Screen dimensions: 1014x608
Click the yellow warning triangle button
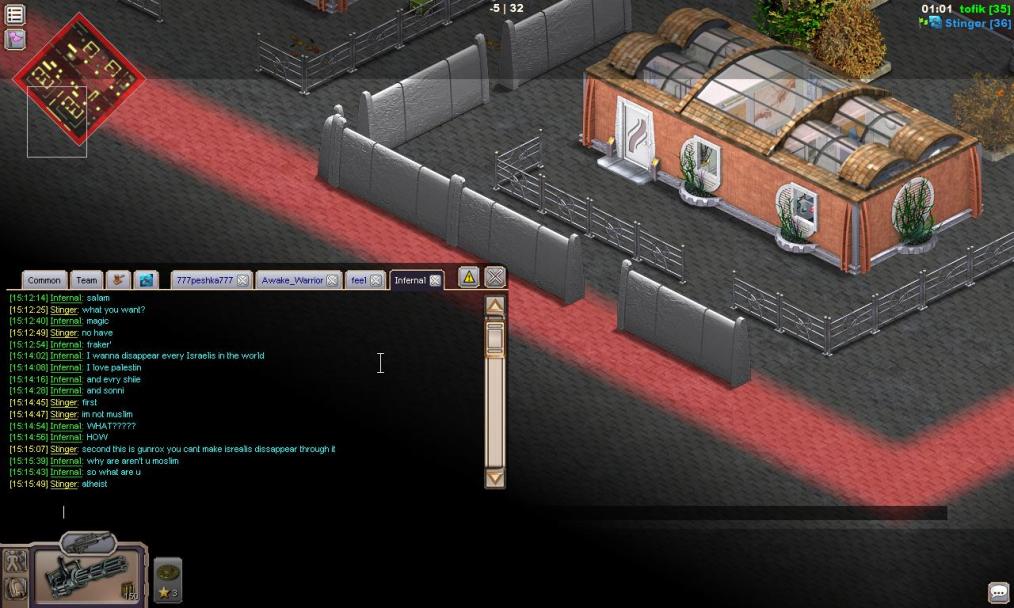click(469, 277)
